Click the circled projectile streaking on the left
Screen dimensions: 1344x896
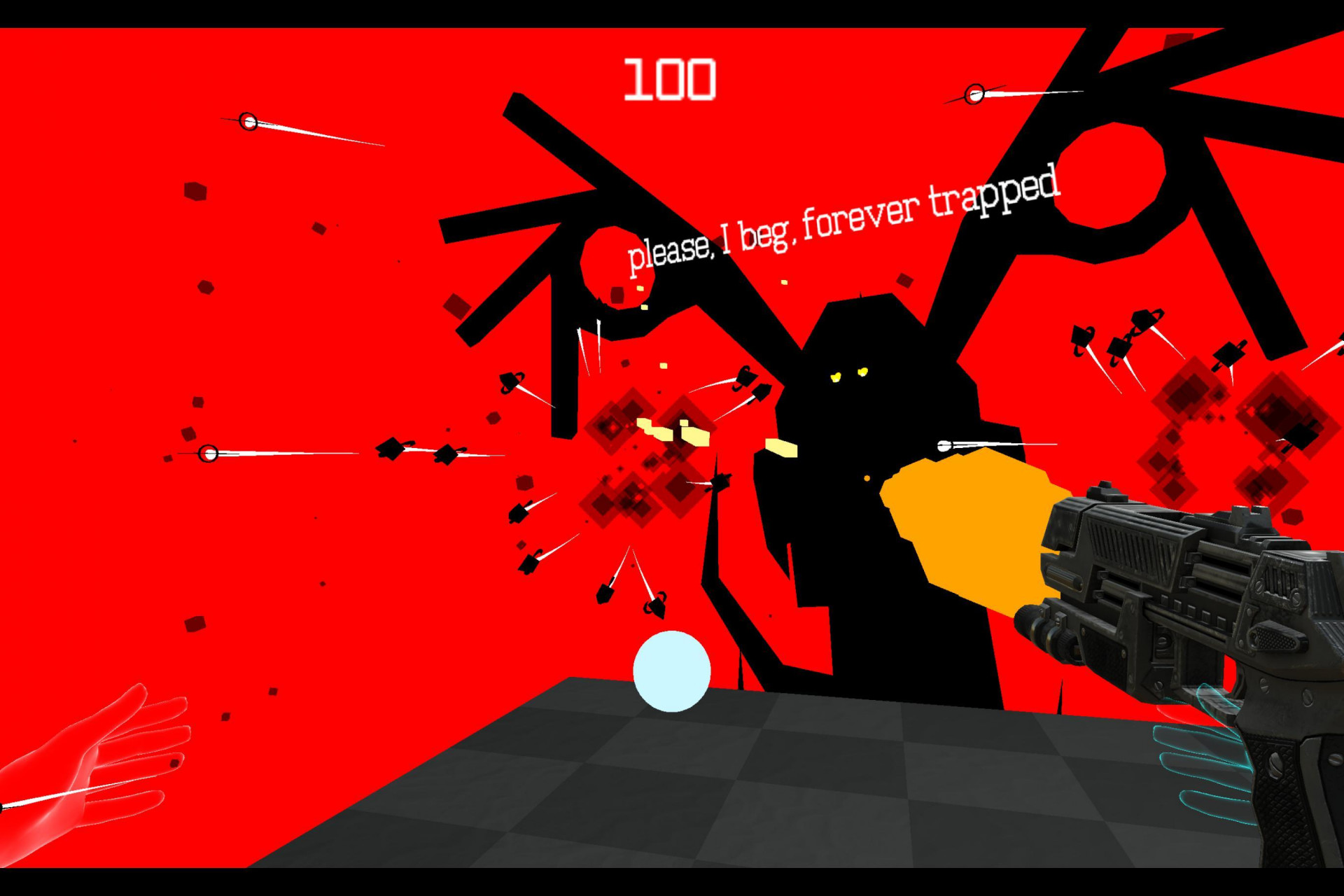tap(248, 122)
